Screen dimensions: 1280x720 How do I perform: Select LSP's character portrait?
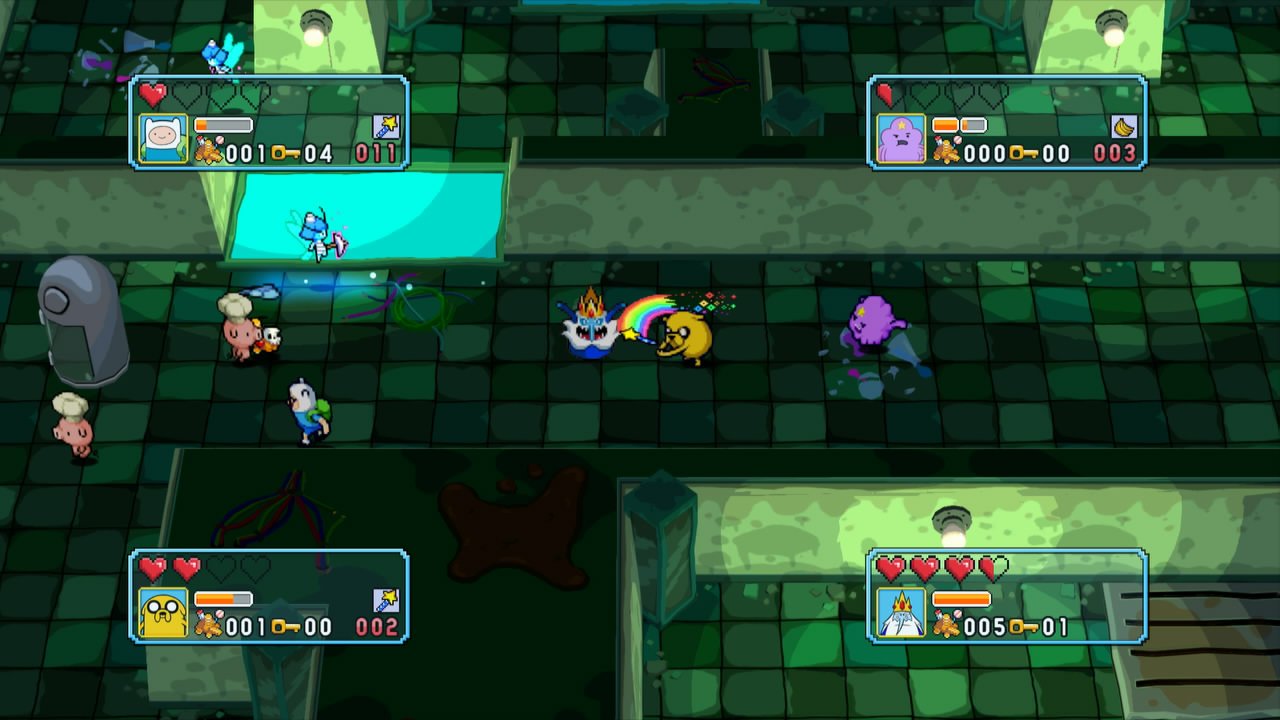(x=902, y=138)
